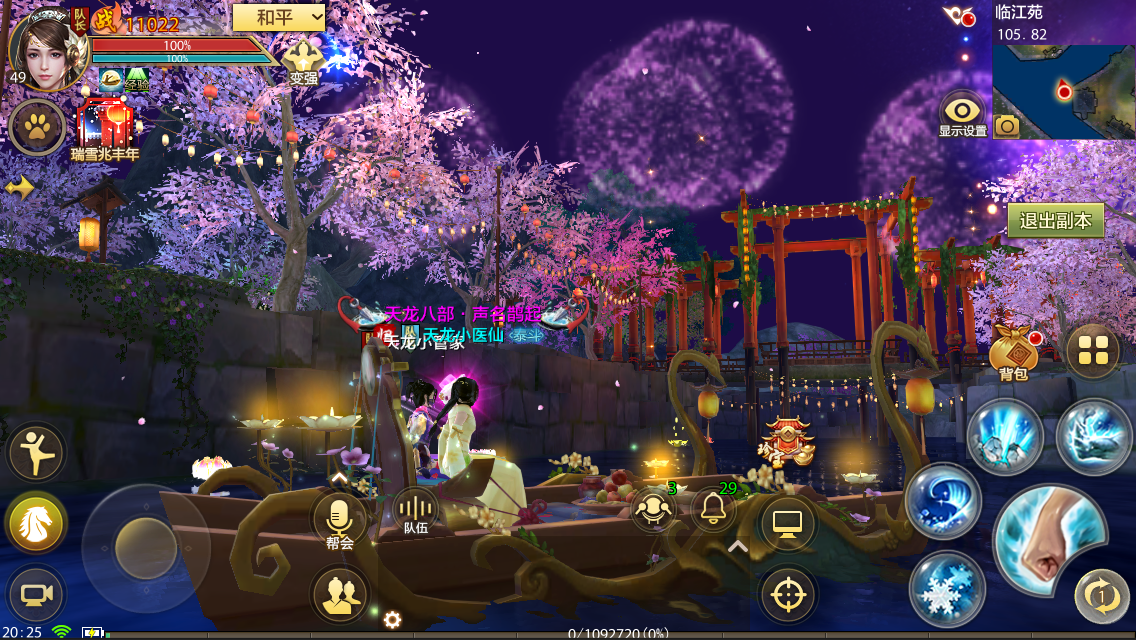Open the camera recording button

pyautogui.click(x=36, y=594)
